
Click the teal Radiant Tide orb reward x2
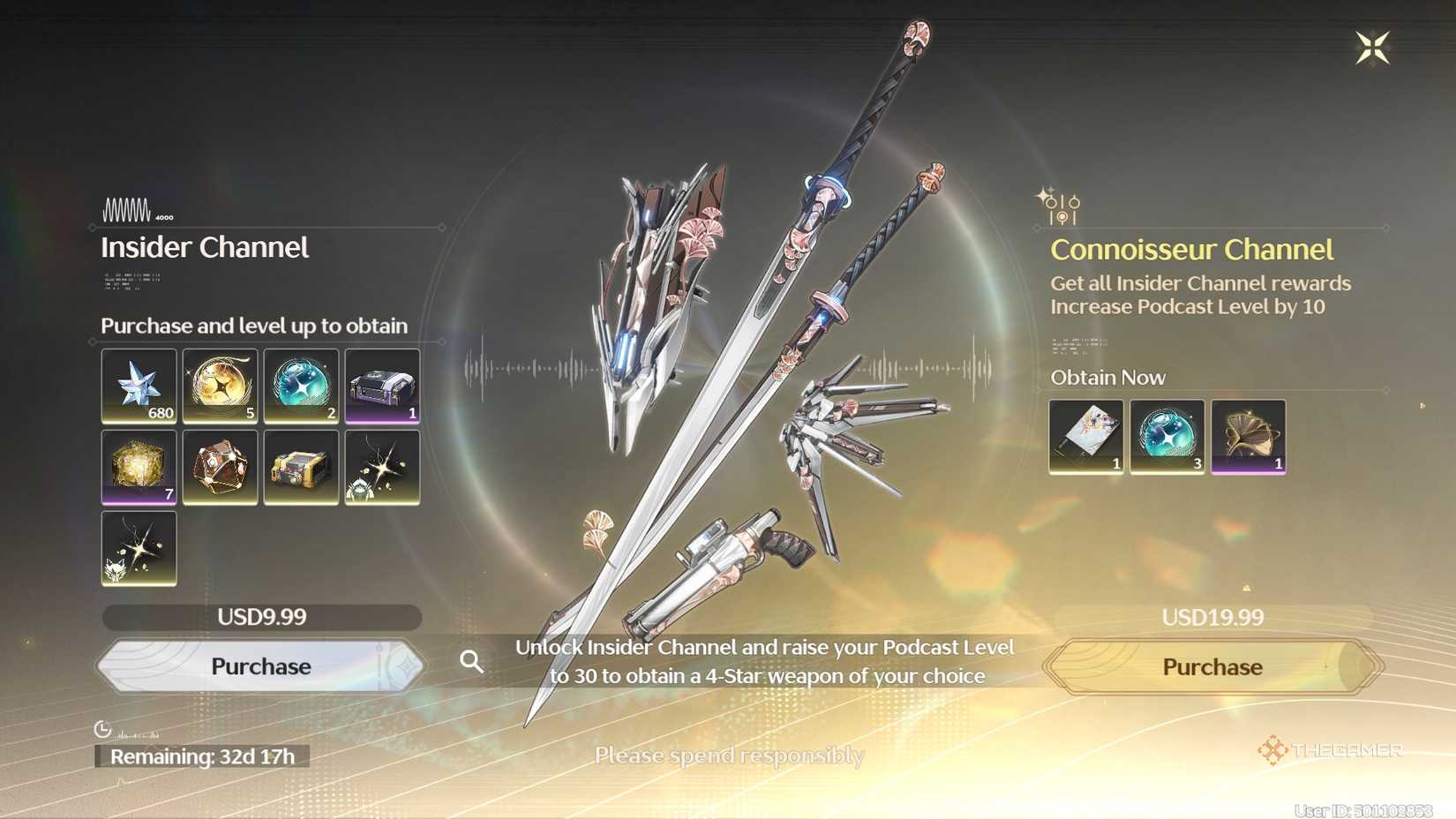301,387
